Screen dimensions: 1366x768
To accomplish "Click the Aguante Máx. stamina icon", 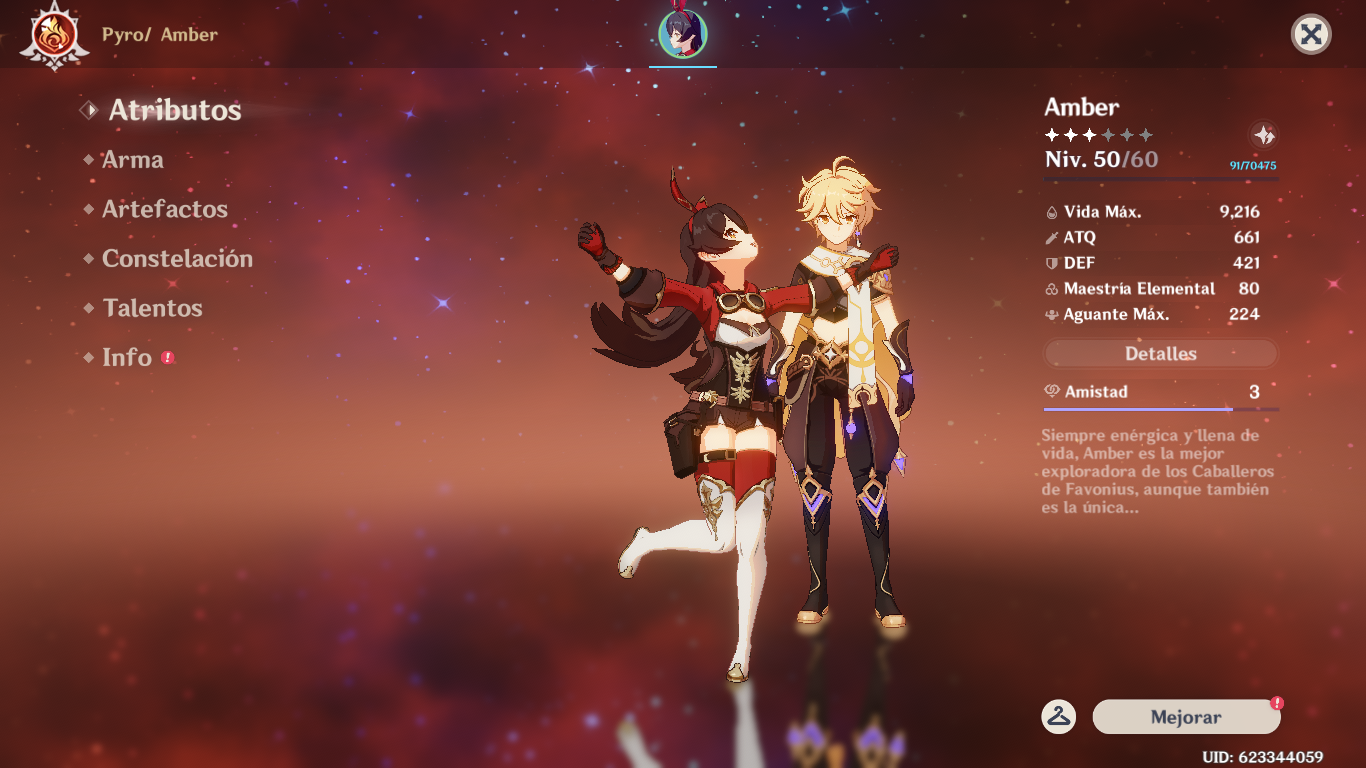I will (x=1053, y=314).
